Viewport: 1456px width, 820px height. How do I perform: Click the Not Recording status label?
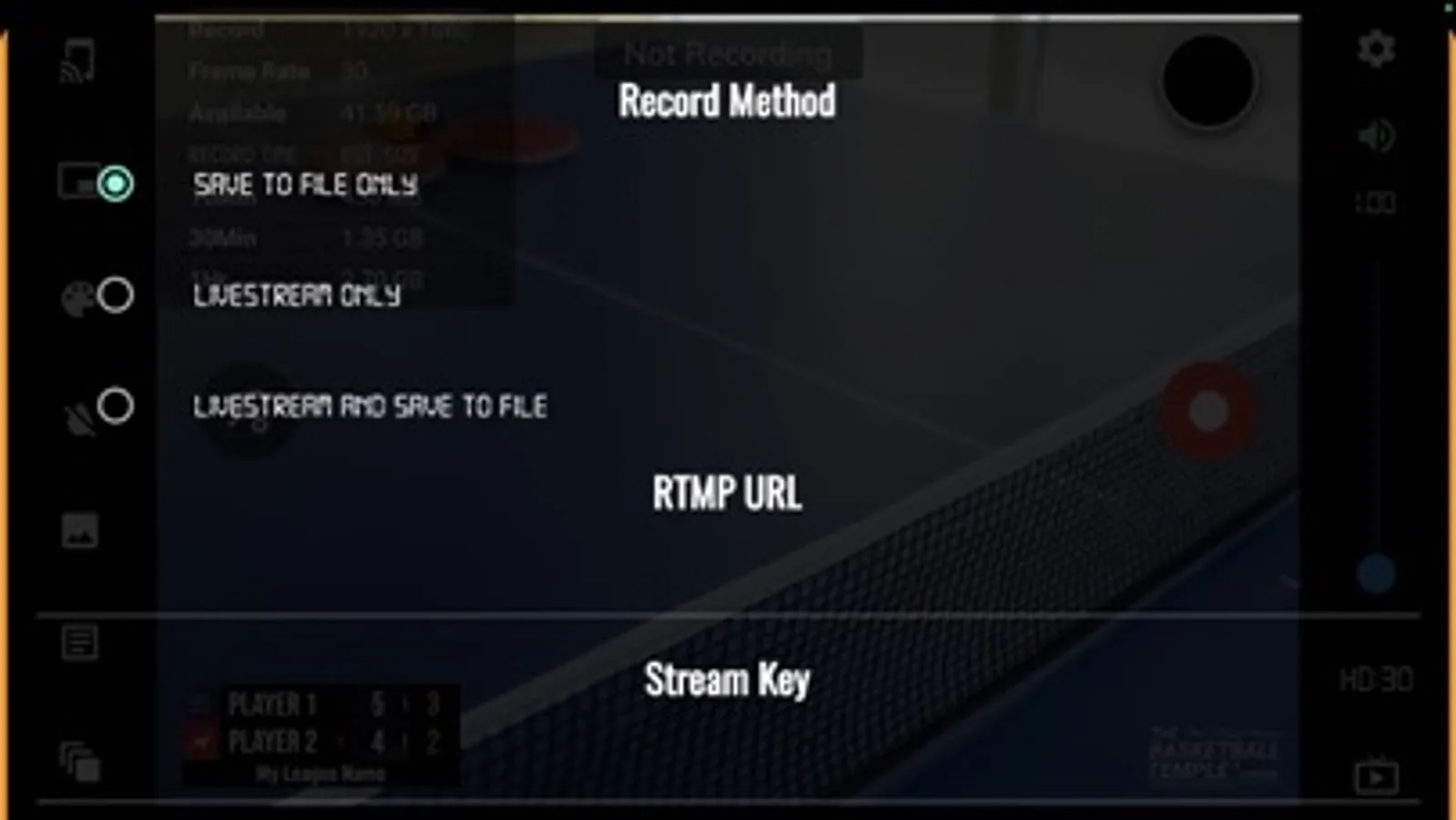726,55
